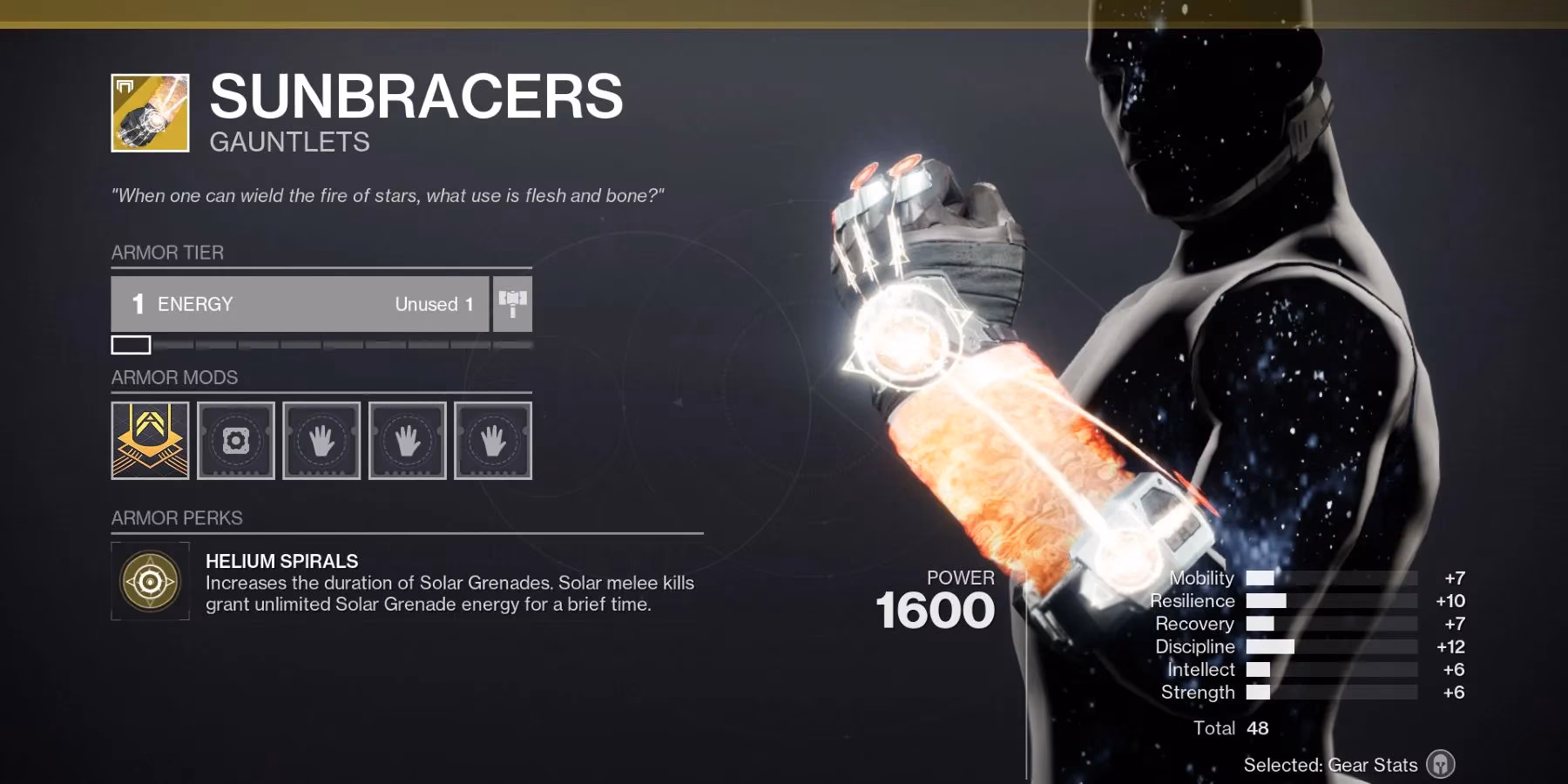Viewport: 1568px width, 784px height.
Task: Open the Armor Tier menu header
Action: 166,253
